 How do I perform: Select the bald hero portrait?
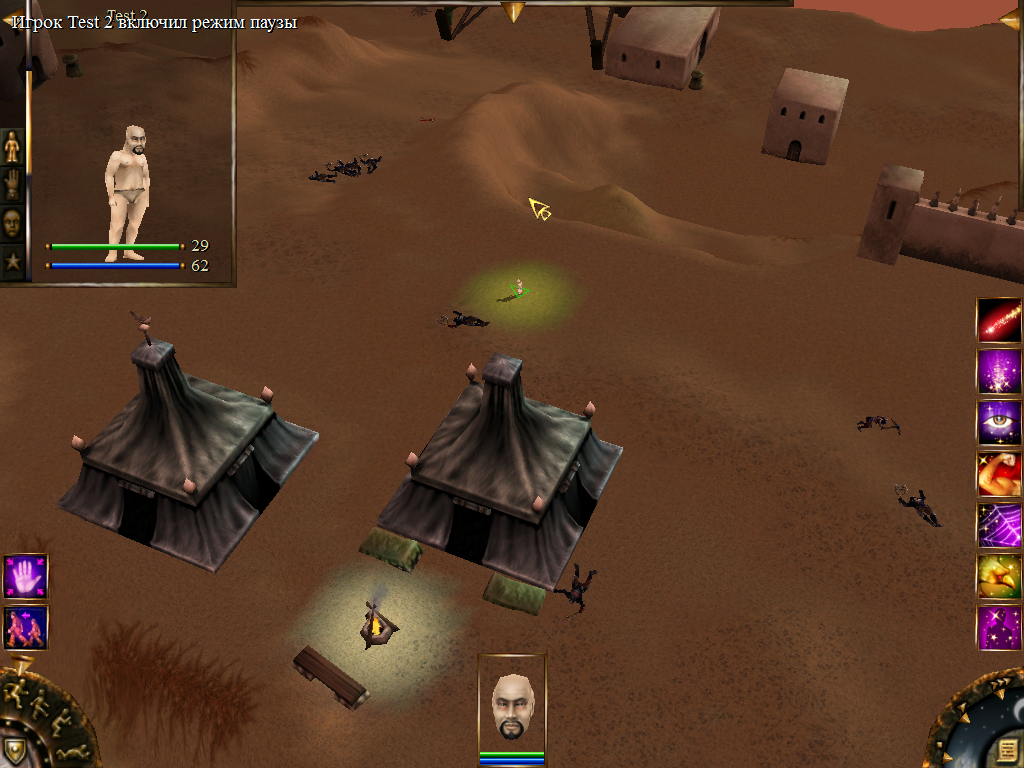pos(512,706)
